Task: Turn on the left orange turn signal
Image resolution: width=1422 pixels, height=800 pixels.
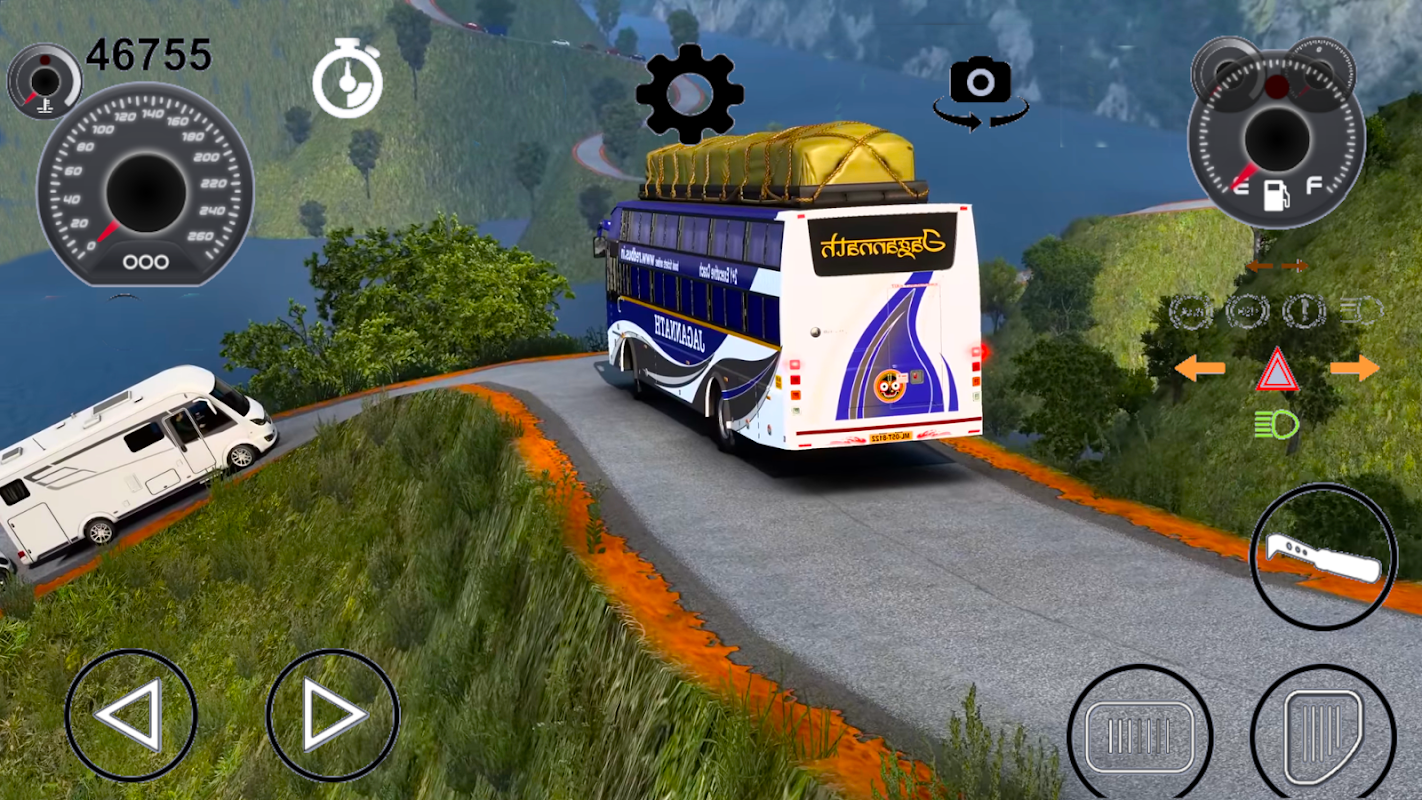Action: click(1200, 368)
